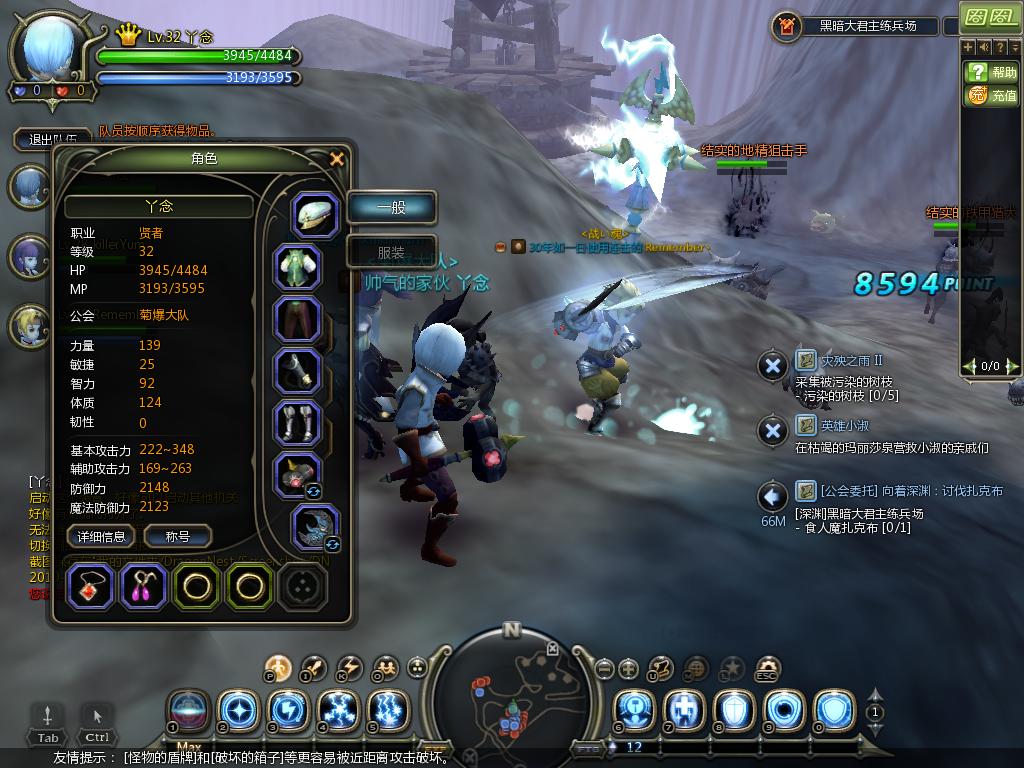The height and width of the screenshot is (768, 1024).
Task: Select the equipped white cap helmet slot
Action: tap(315, 214)
